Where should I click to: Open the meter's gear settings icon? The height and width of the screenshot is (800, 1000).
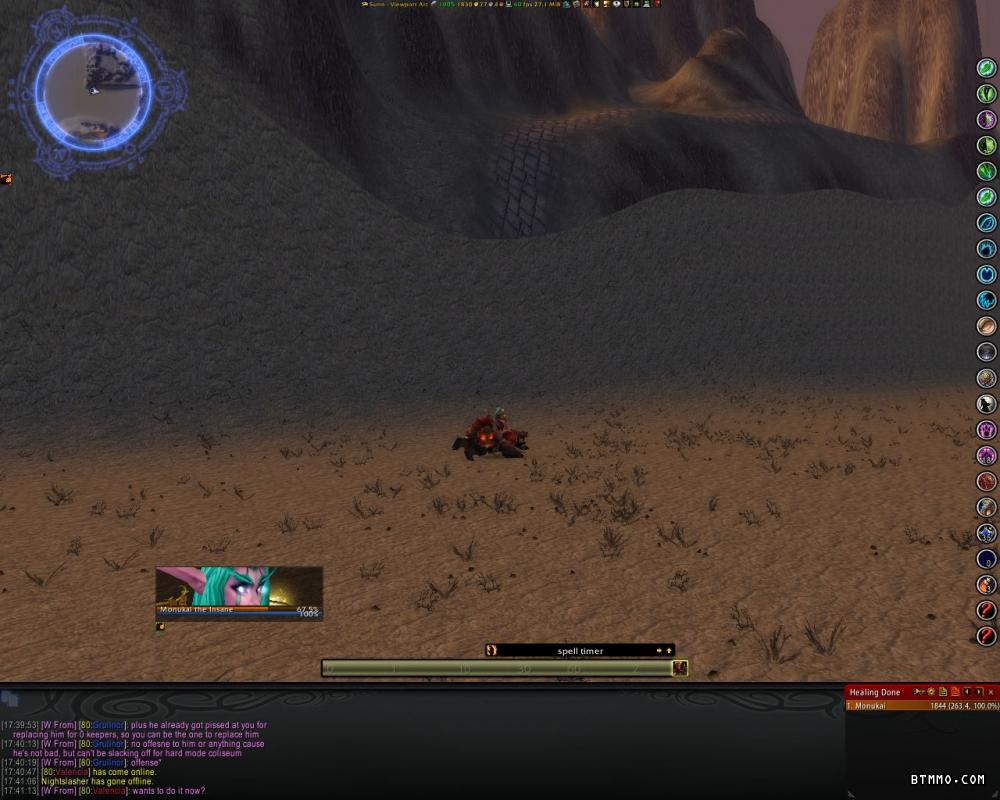point(930,692)
